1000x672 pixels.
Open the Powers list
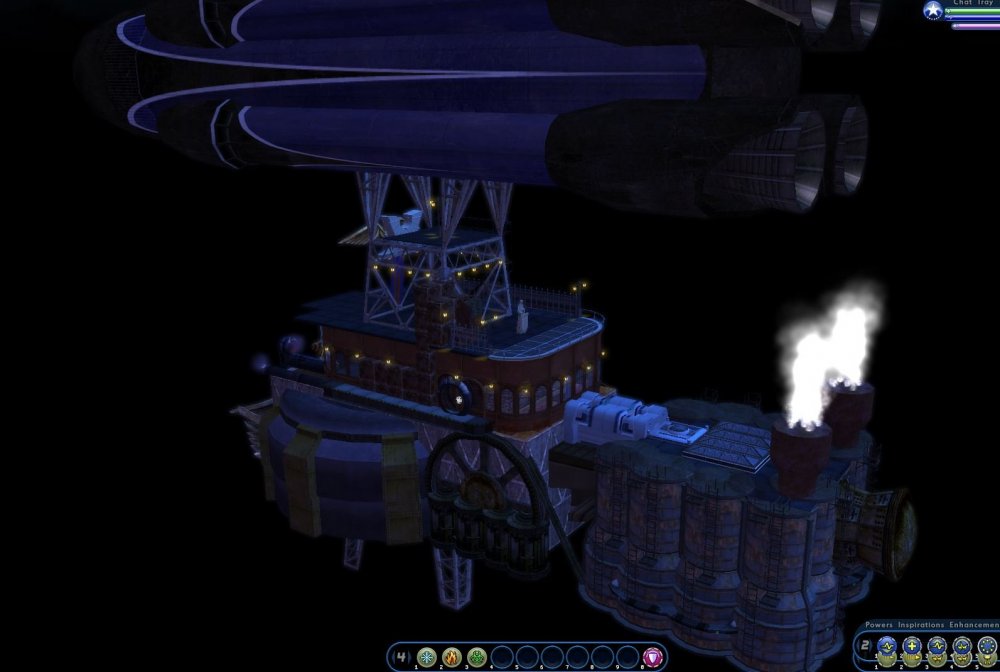click(x=879, y=625)
